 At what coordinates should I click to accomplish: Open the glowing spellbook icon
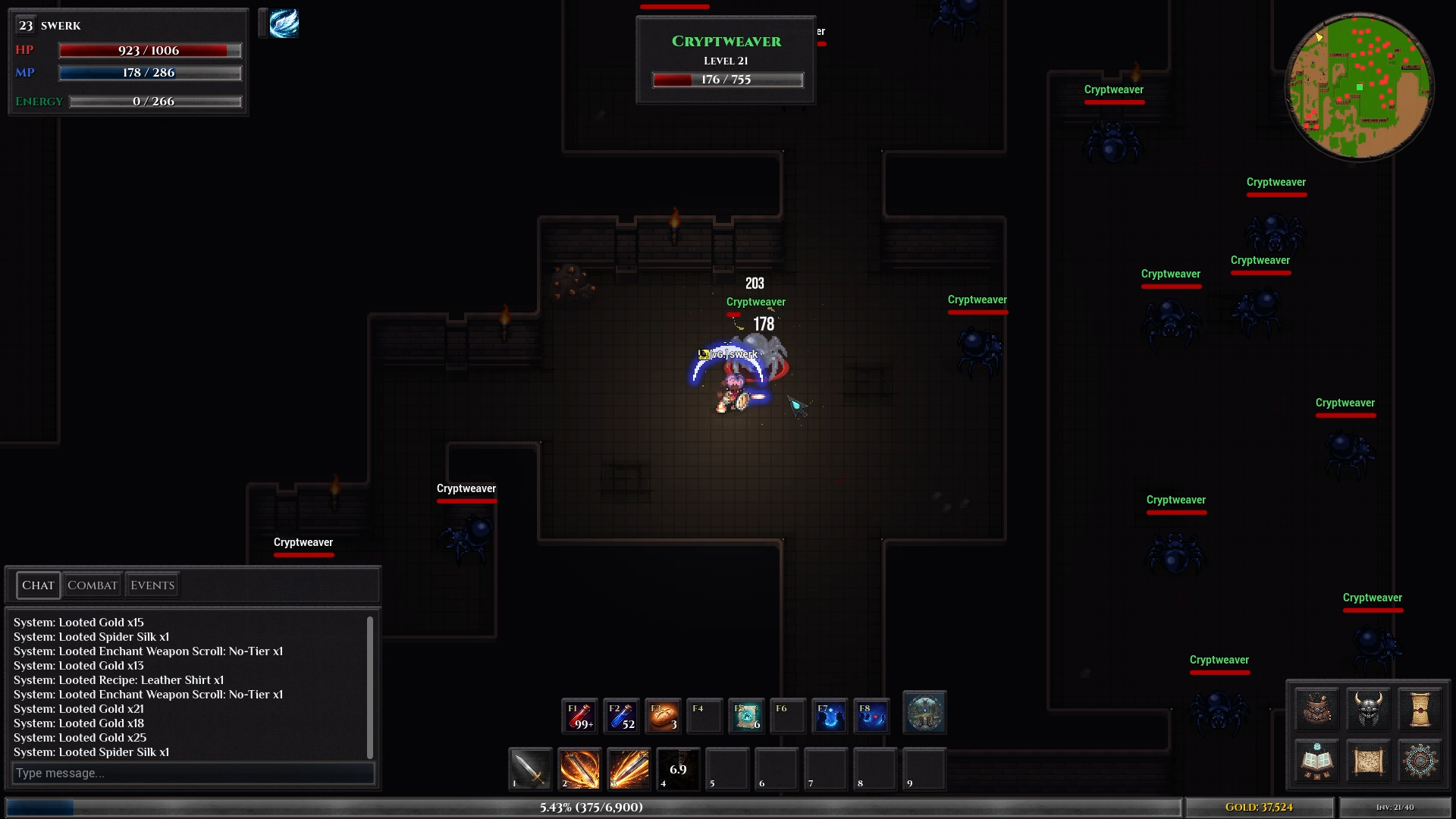point(1317,761)
